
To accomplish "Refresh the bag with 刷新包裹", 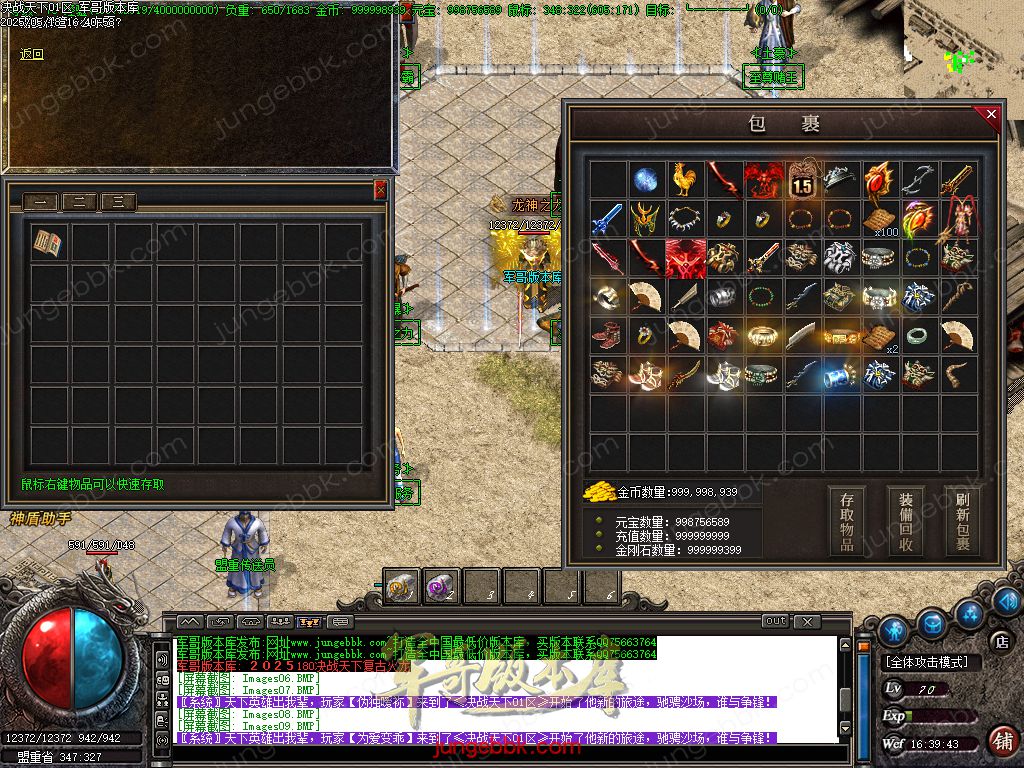I will tap(962, 519).
